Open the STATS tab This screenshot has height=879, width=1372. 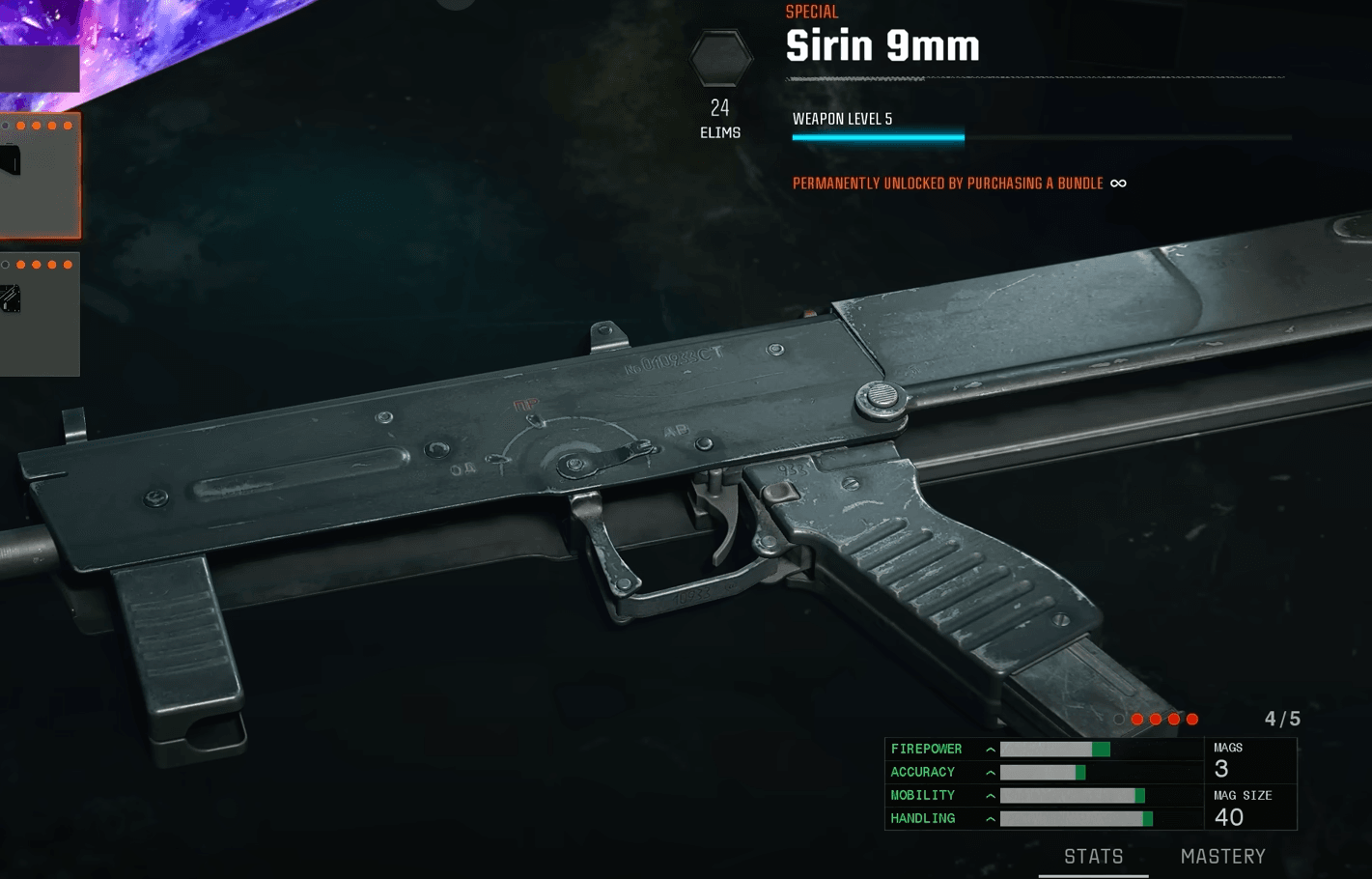pos(1093,856)
